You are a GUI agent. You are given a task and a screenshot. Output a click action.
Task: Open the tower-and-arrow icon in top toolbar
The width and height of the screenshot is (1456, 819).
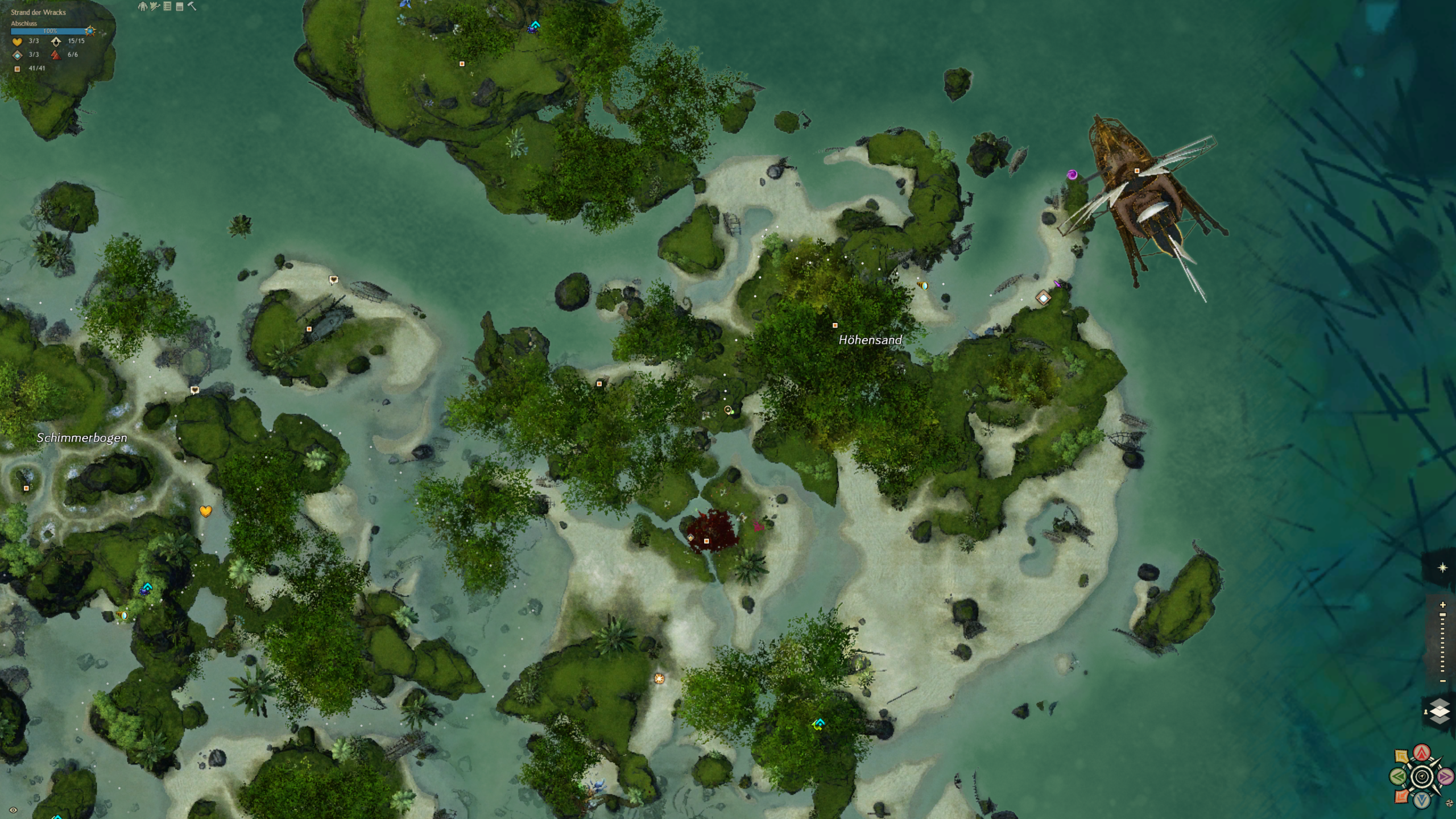tap(155, 6)
